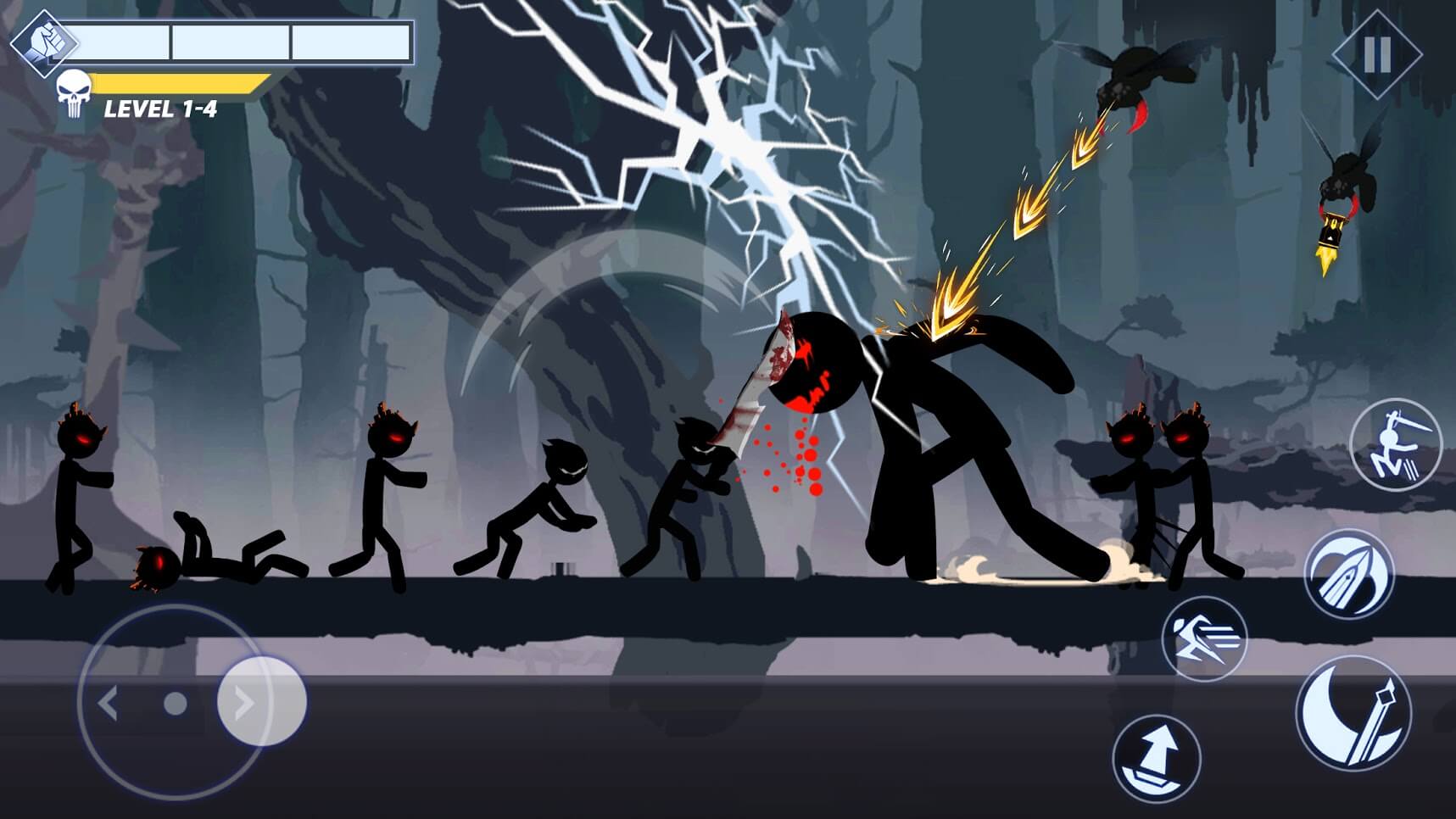The height and width of the screenshot is (819, 1456).
Task: Tap the LEVEL 1-4 progress bar
Action: pos(181,84)
